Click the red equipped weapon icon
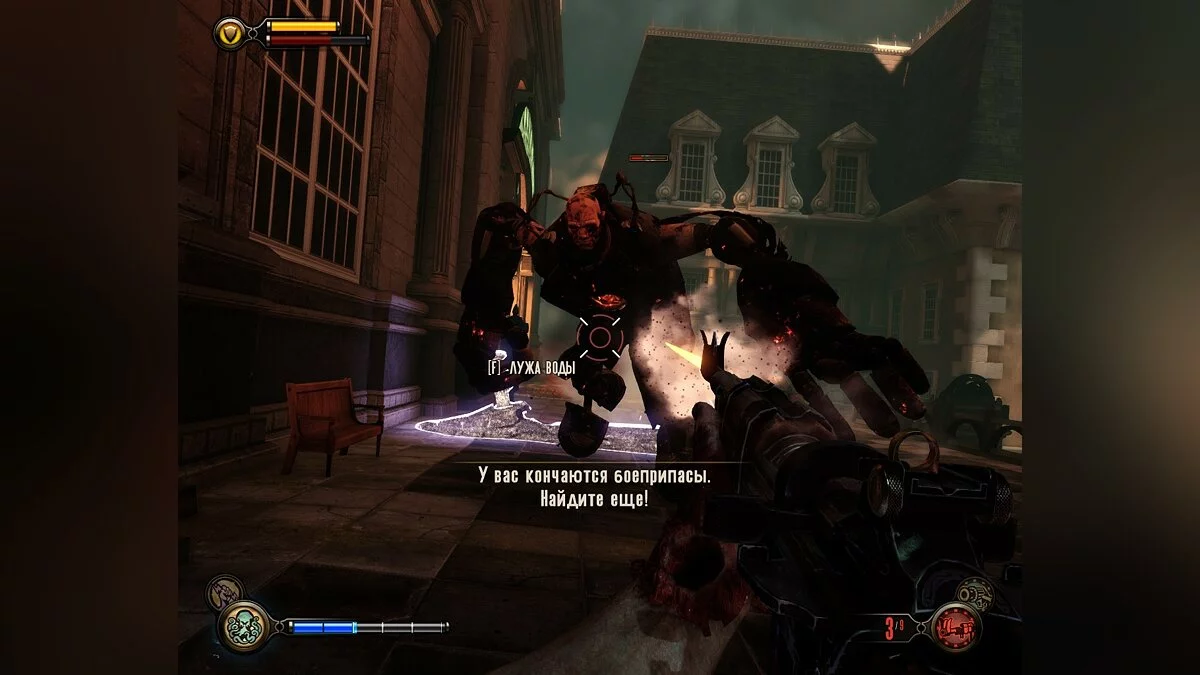This screenshot has width=1200, height=675. point(955,628)
